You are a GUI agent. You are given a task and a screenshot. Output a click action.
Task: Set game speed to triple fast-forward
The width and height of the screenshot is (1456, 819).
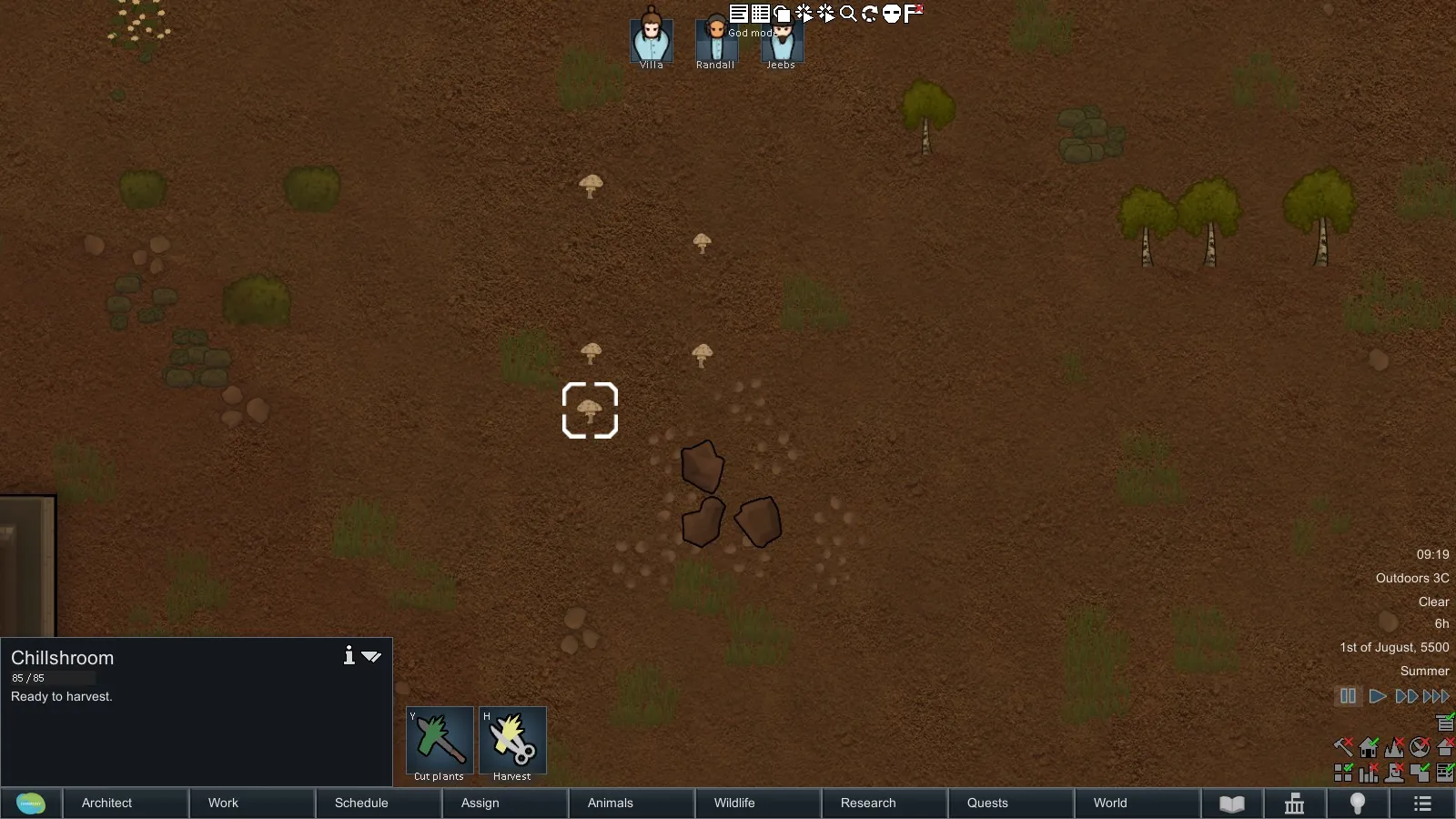pos(1437,696)
